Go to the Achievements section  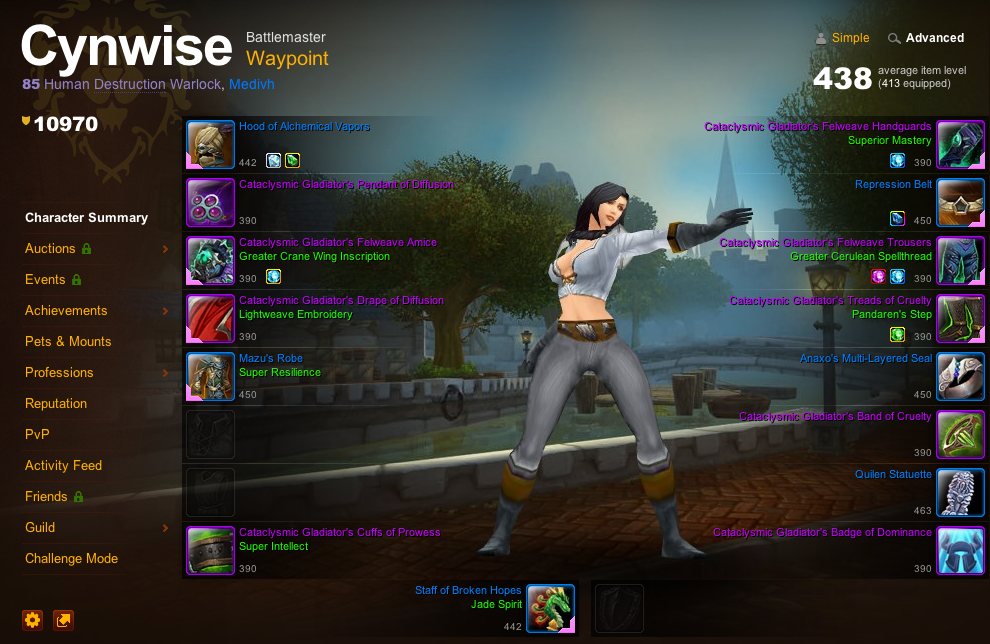point(66,310)
